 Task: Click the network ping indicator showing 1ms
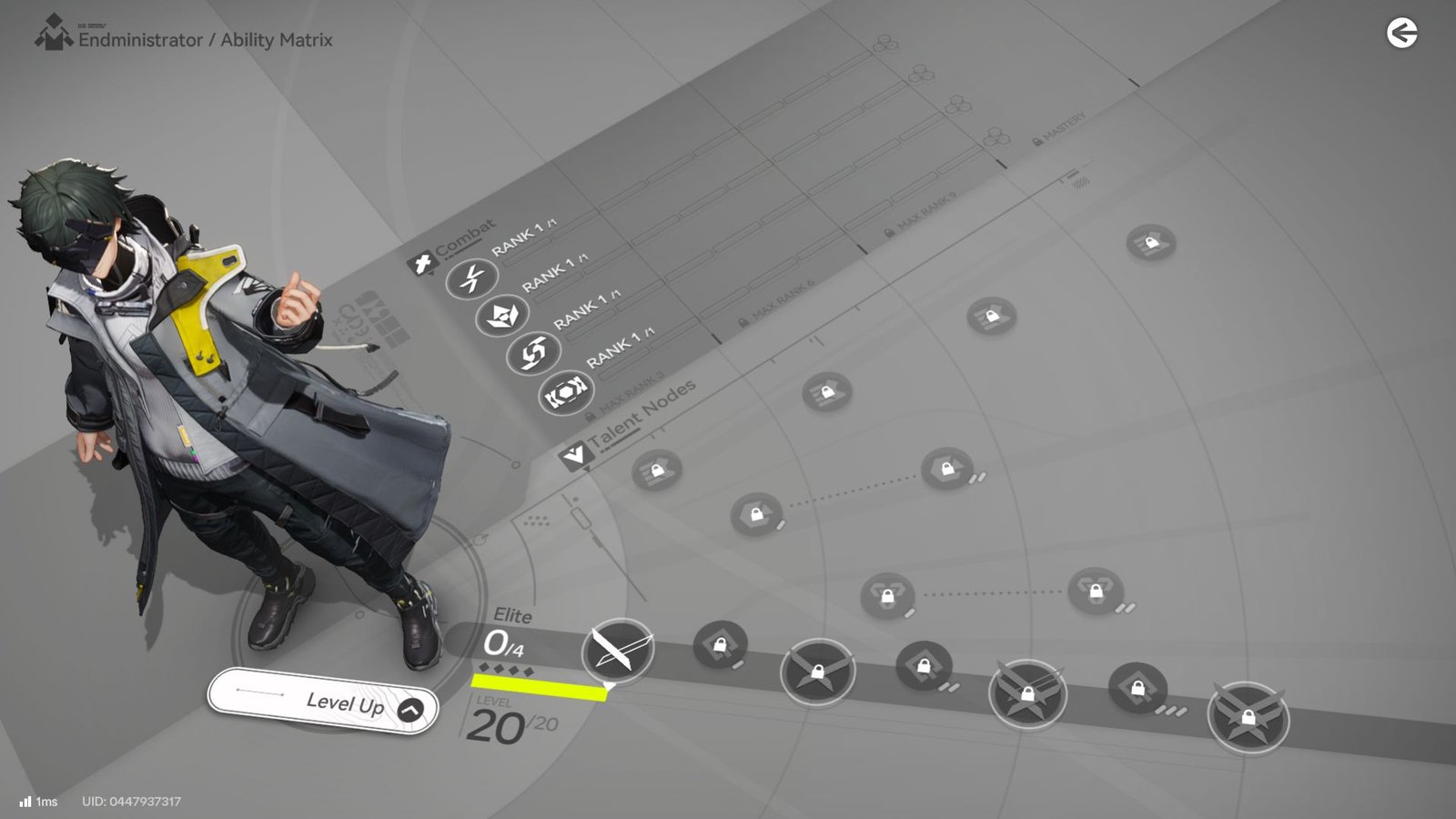click(x=36, y=802)
